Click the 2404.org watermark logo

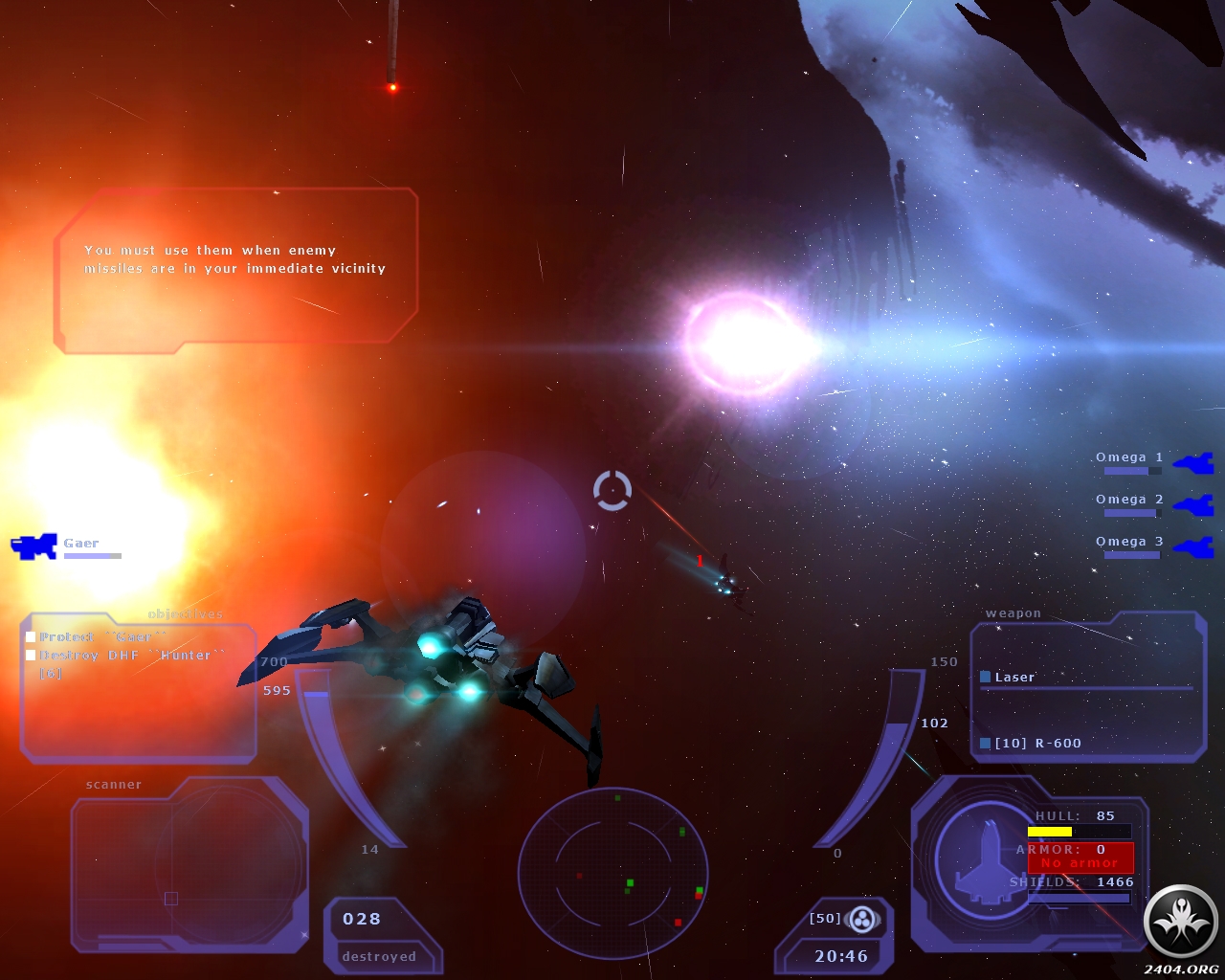[x=1181, y=924]
